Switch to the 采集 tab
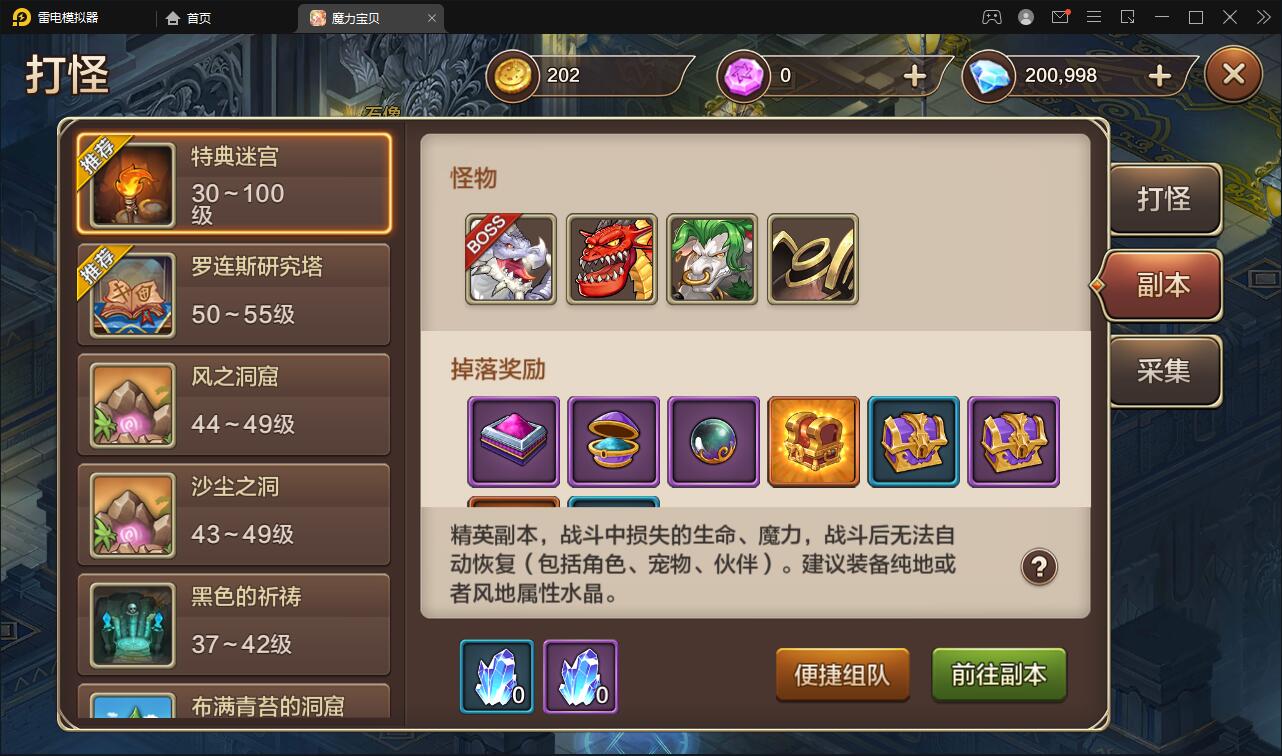Image resolution: width=1282 pixels, height=756 pixels. coord(1164,371)
